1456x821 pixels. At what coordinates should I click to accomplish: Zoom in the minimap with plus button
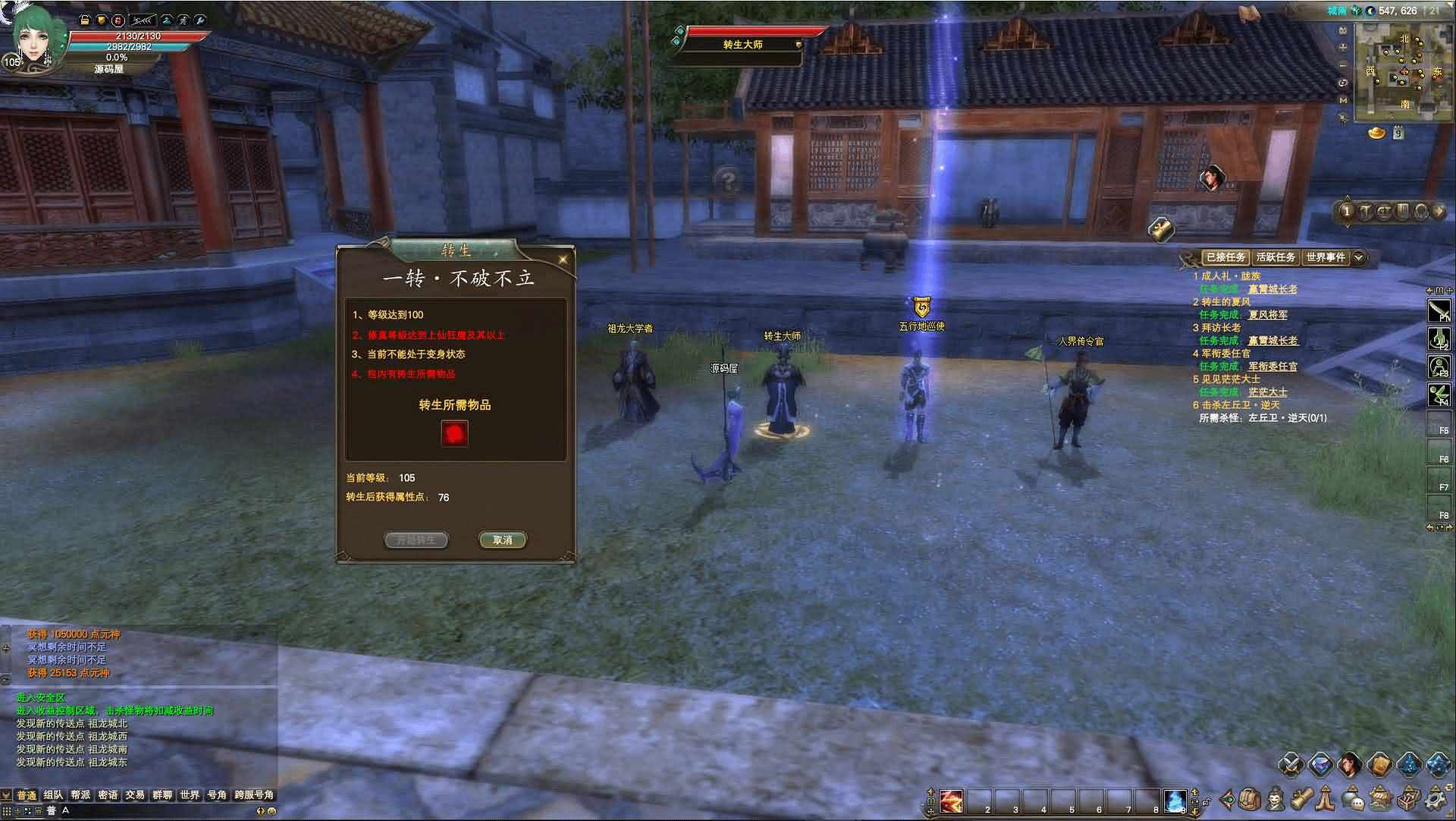[1343, 47]
